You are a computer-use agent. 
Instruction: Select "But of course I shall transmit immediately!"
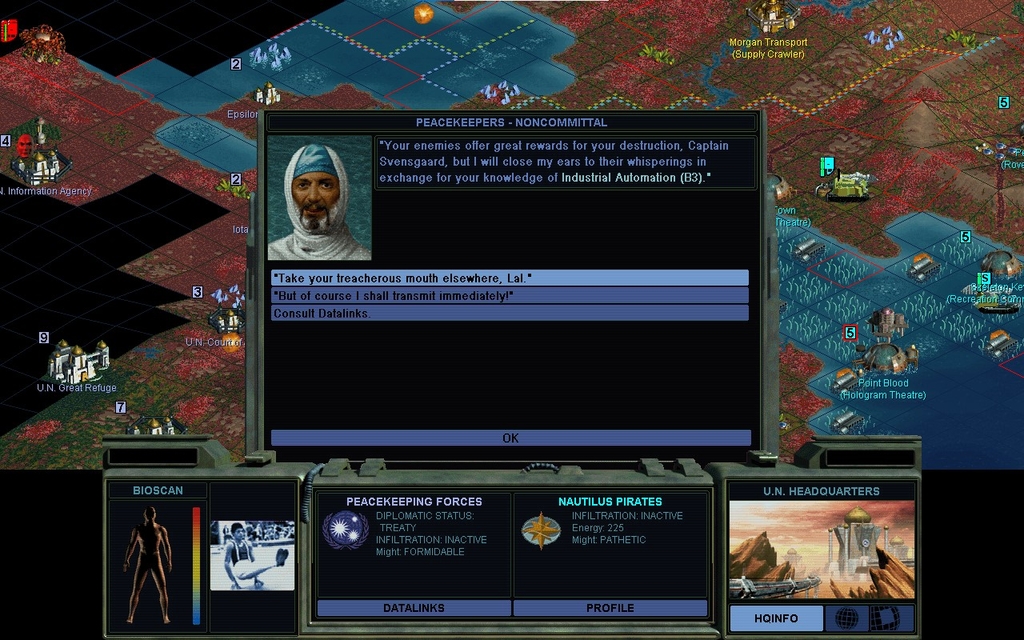point(509,295)
